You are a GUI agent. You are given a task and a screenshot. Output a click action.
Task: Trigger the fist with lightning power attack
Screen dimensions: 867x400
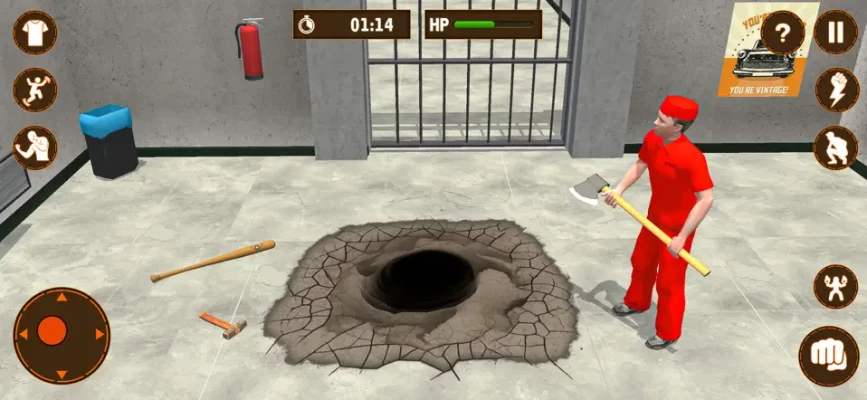[x=835, y=90]
